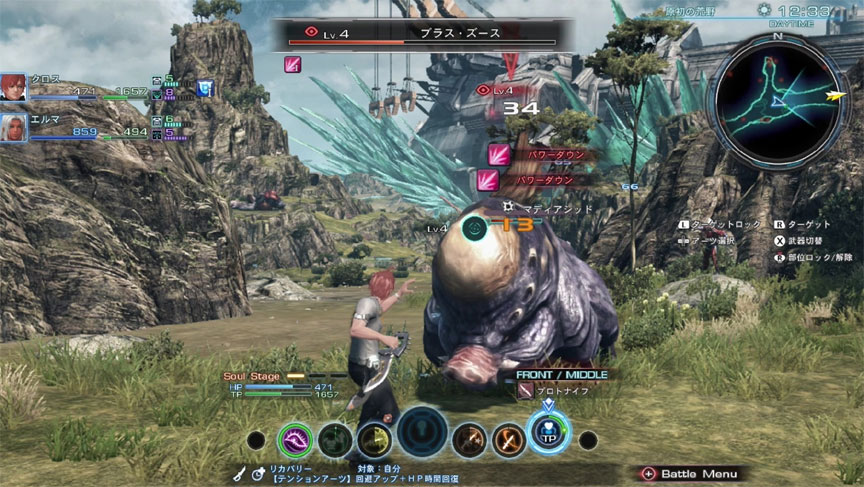
Task: Select Elma's white-haired party portrait
Action: [14, 127]
